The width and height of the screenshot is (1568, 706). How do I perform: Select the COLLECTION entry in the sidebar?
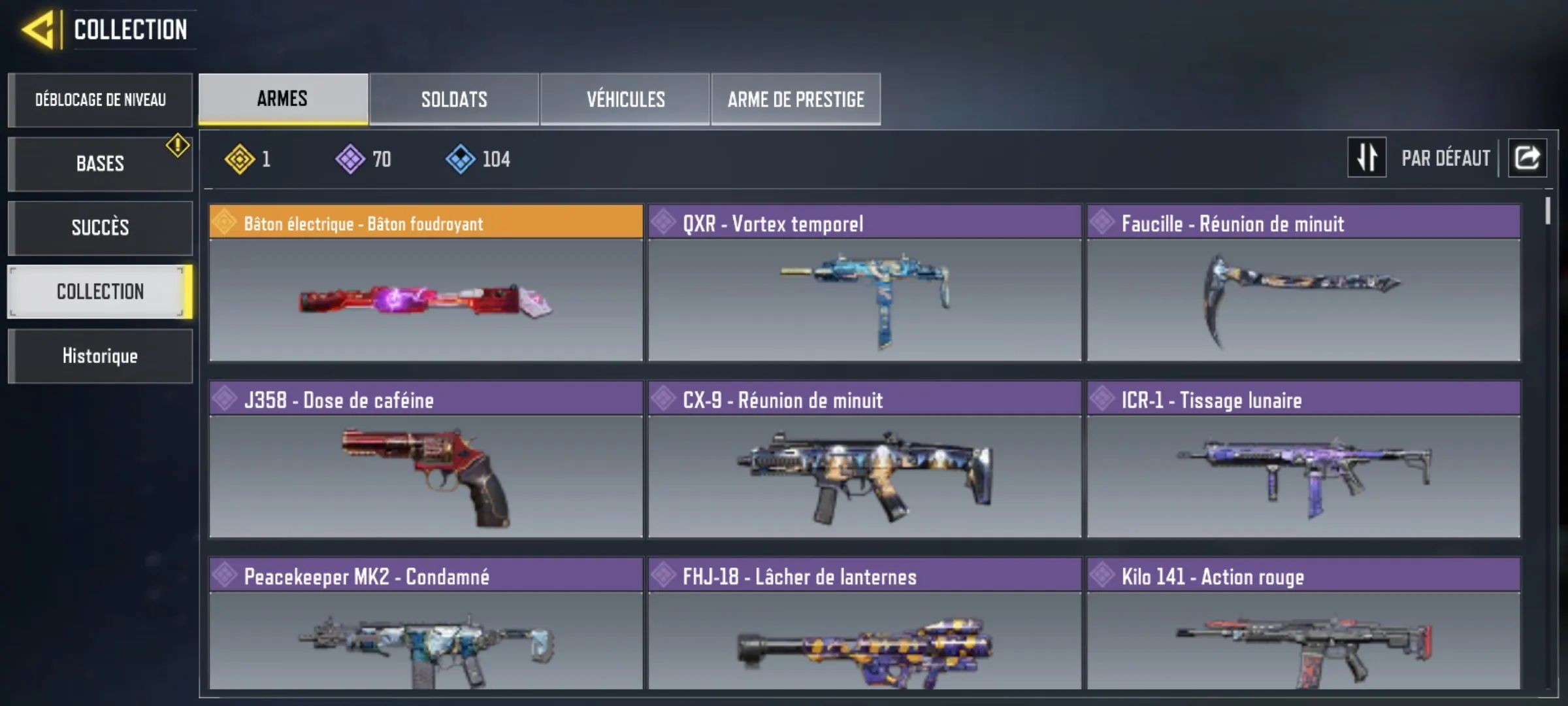[100, 292]
